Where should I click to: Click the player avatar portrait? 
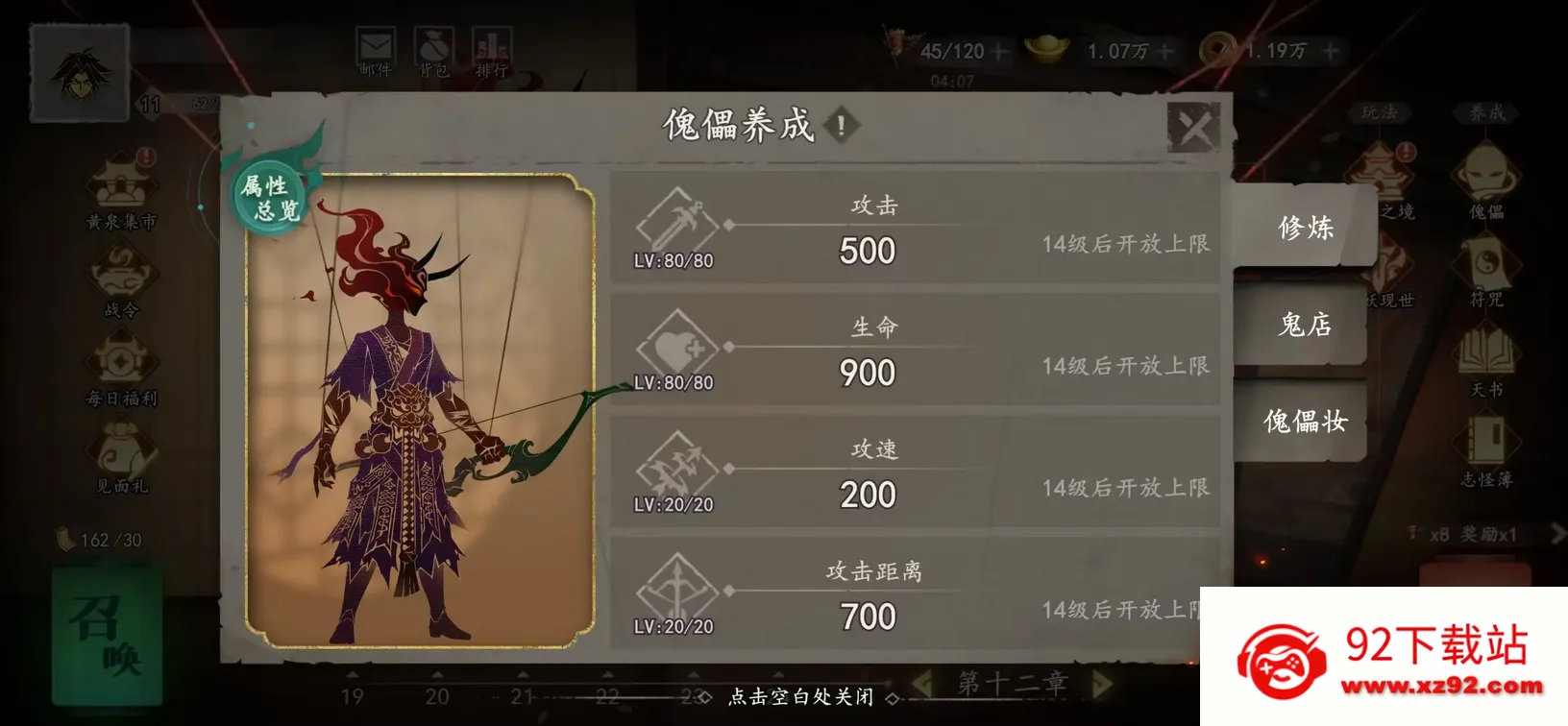(x=79, y=69)
